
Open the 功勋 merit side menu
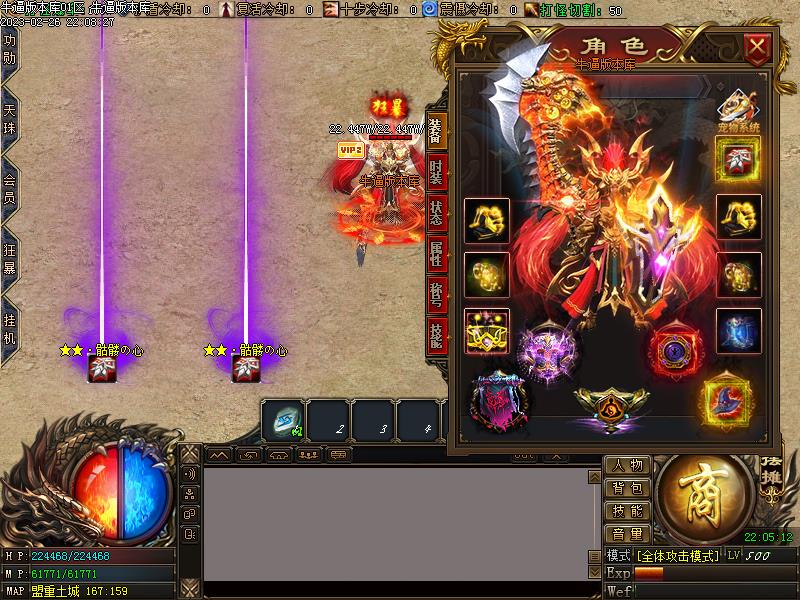pyautogui.click(x=10, y=50)
